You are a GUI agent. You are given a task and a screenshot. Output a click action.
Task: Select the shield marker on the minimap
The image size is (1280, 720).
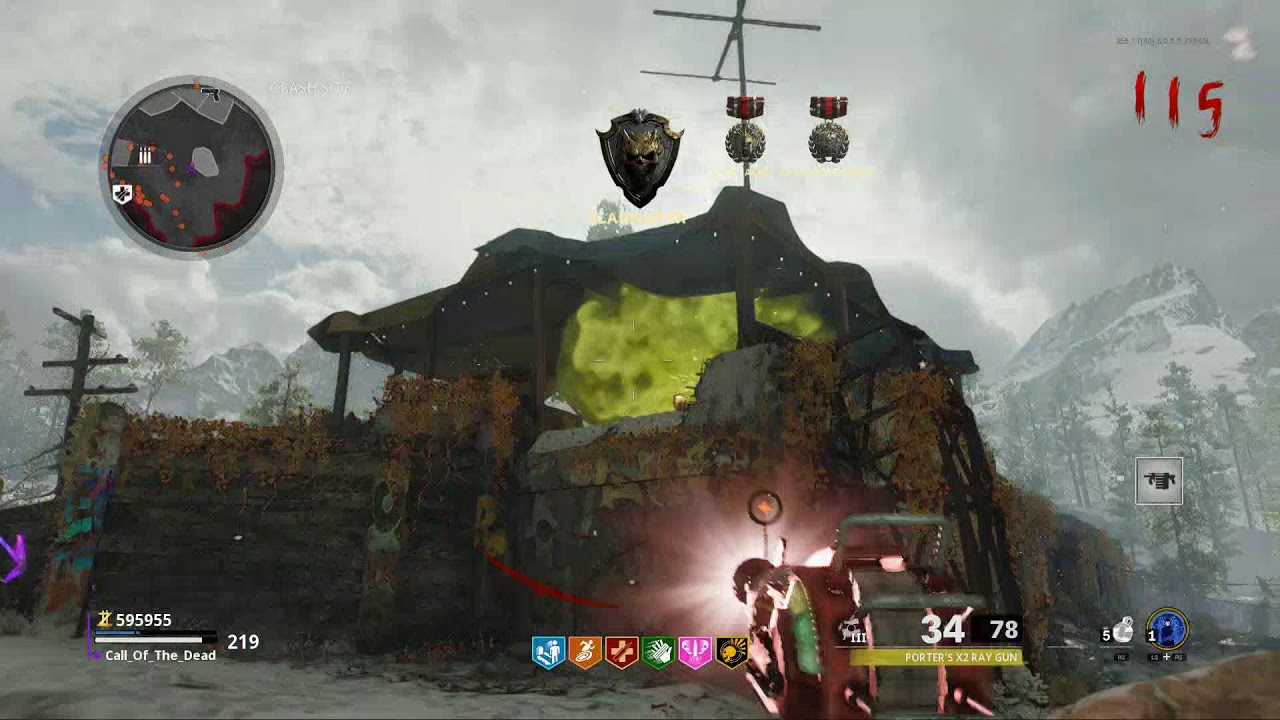pos(123,194)
